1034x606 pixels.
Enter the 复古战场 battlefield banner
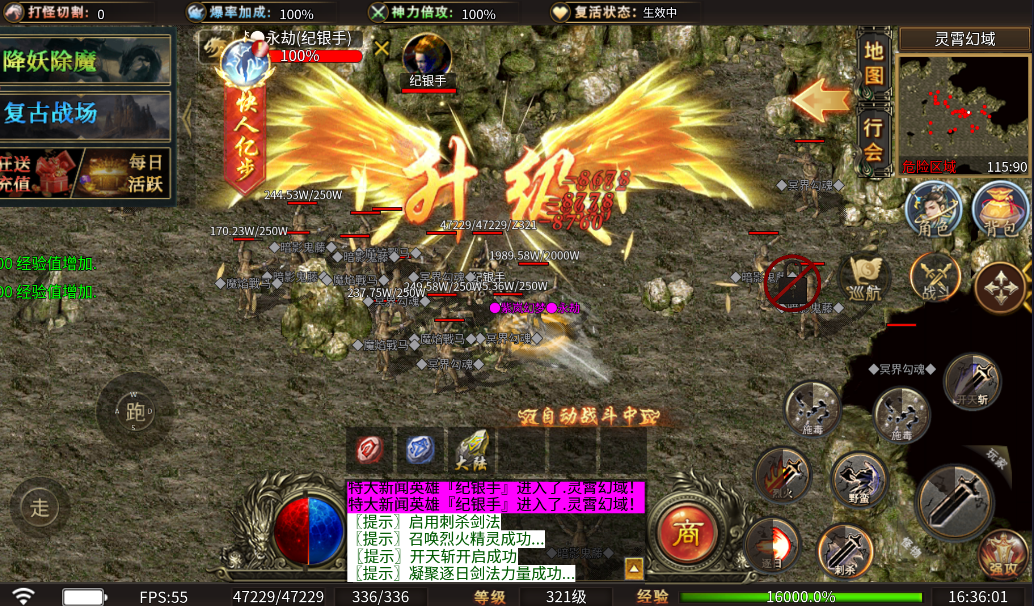click(85, 113)
